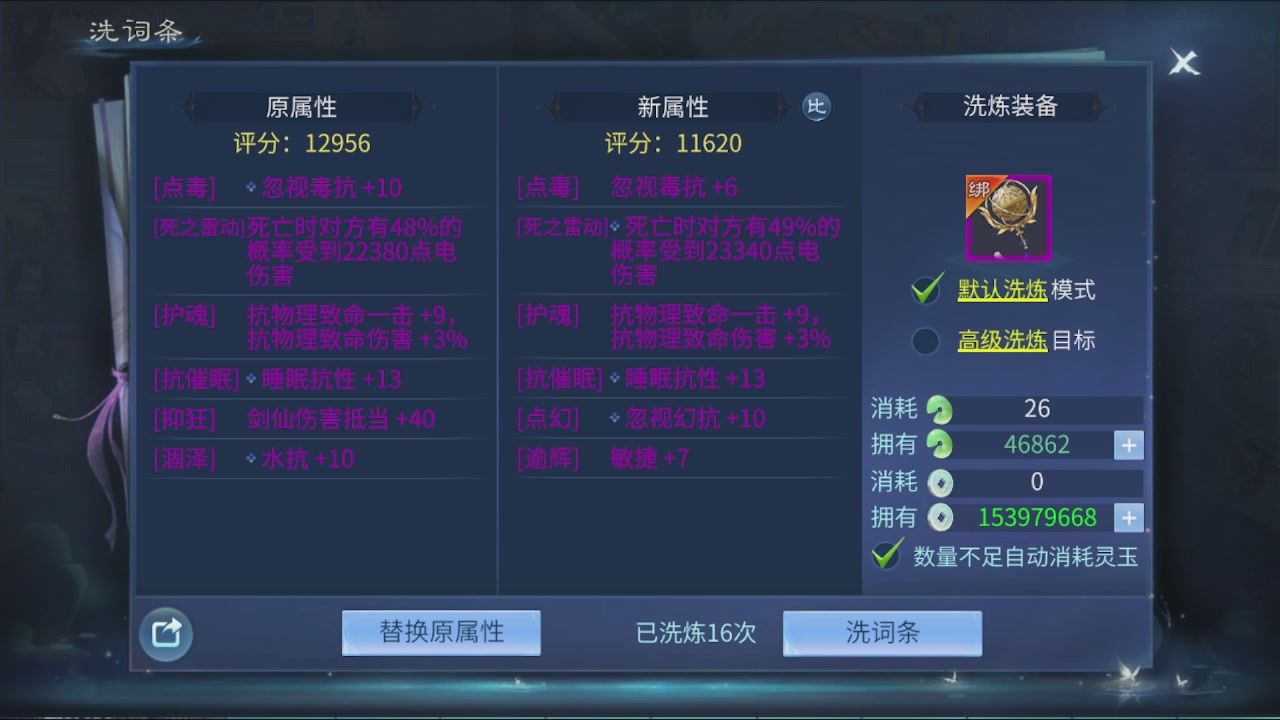Click the silver coin icon beside 消耗 0
1280x720 pixels.
click(x=941, y=482)
